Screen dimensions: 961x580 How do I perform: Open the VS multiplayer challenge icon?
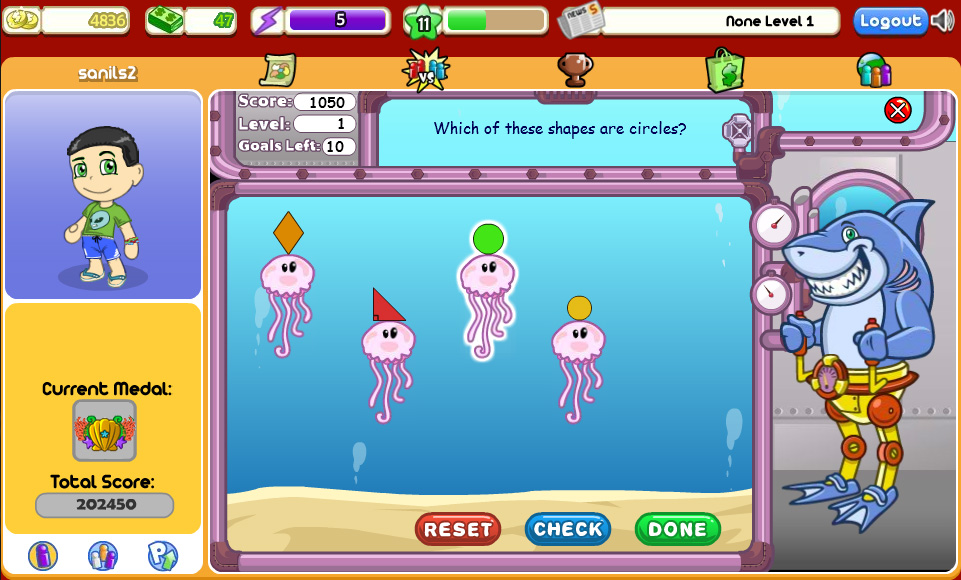426,69
